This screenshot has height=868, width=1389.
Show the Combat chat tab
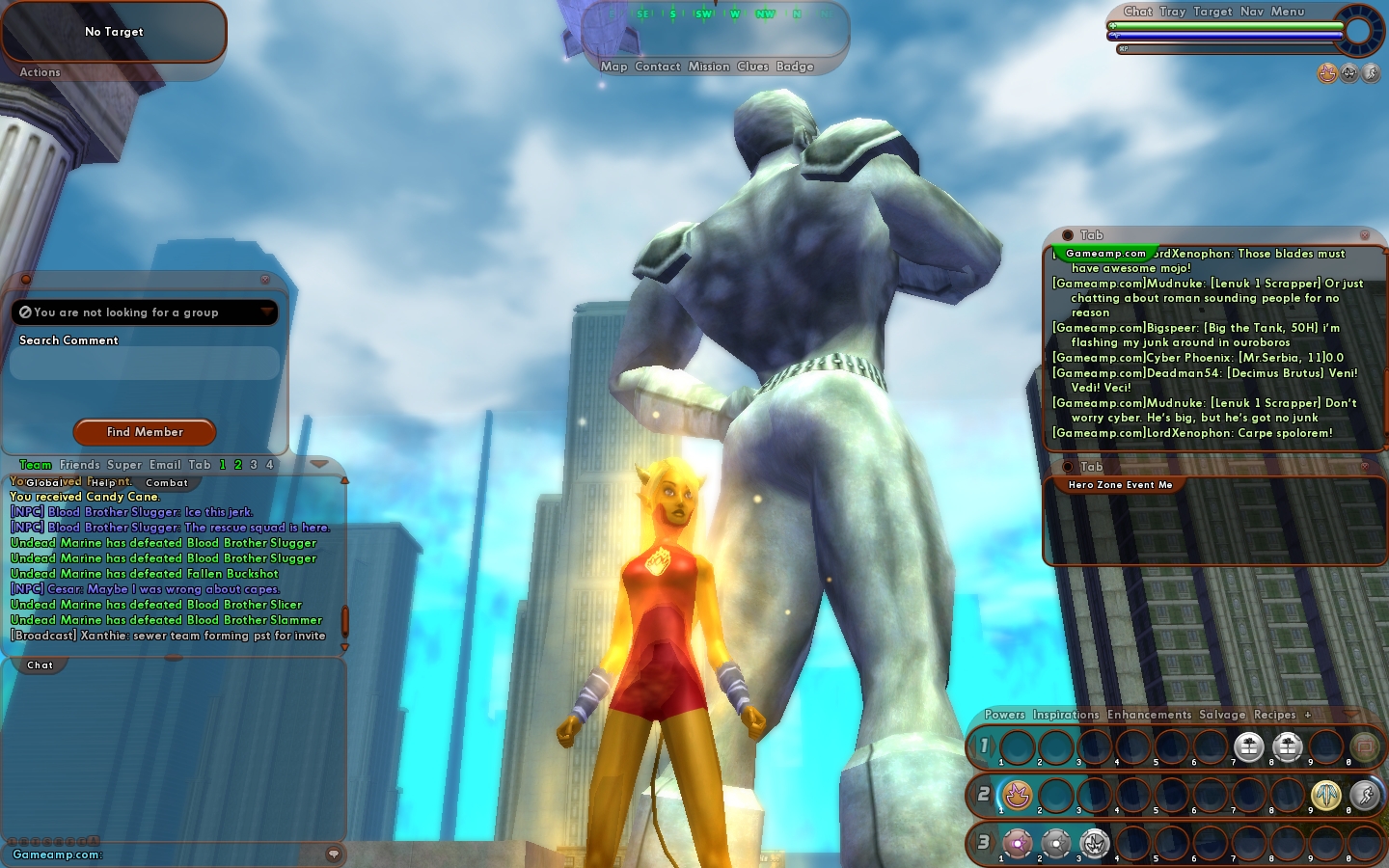point(167,482)
